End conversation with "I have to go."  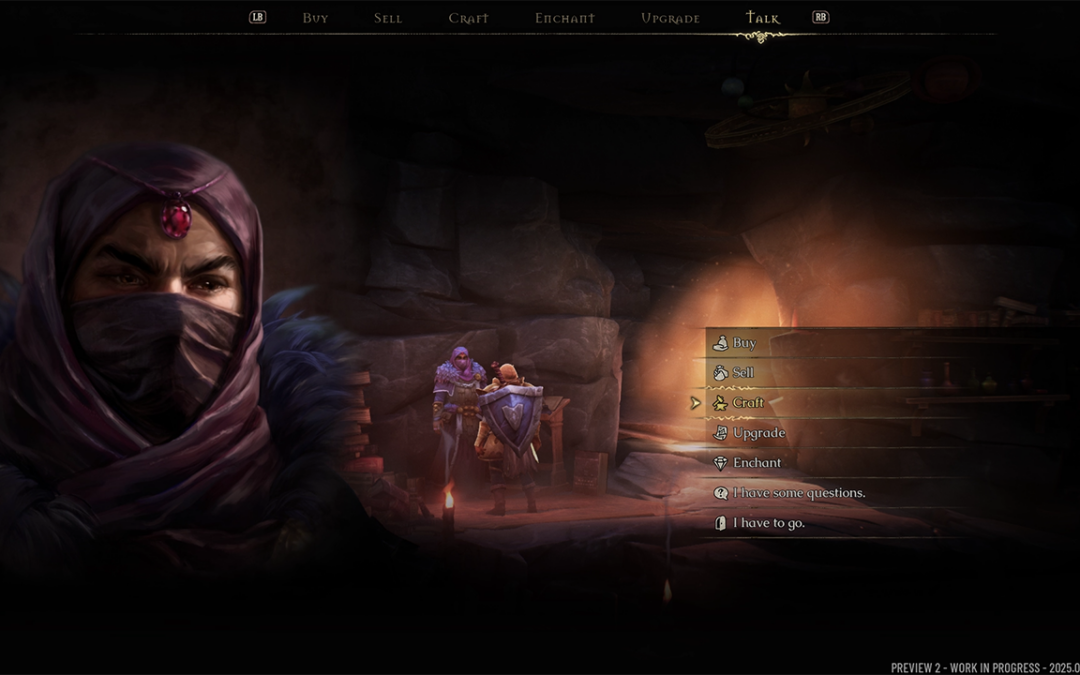click(x=768, y=523)
